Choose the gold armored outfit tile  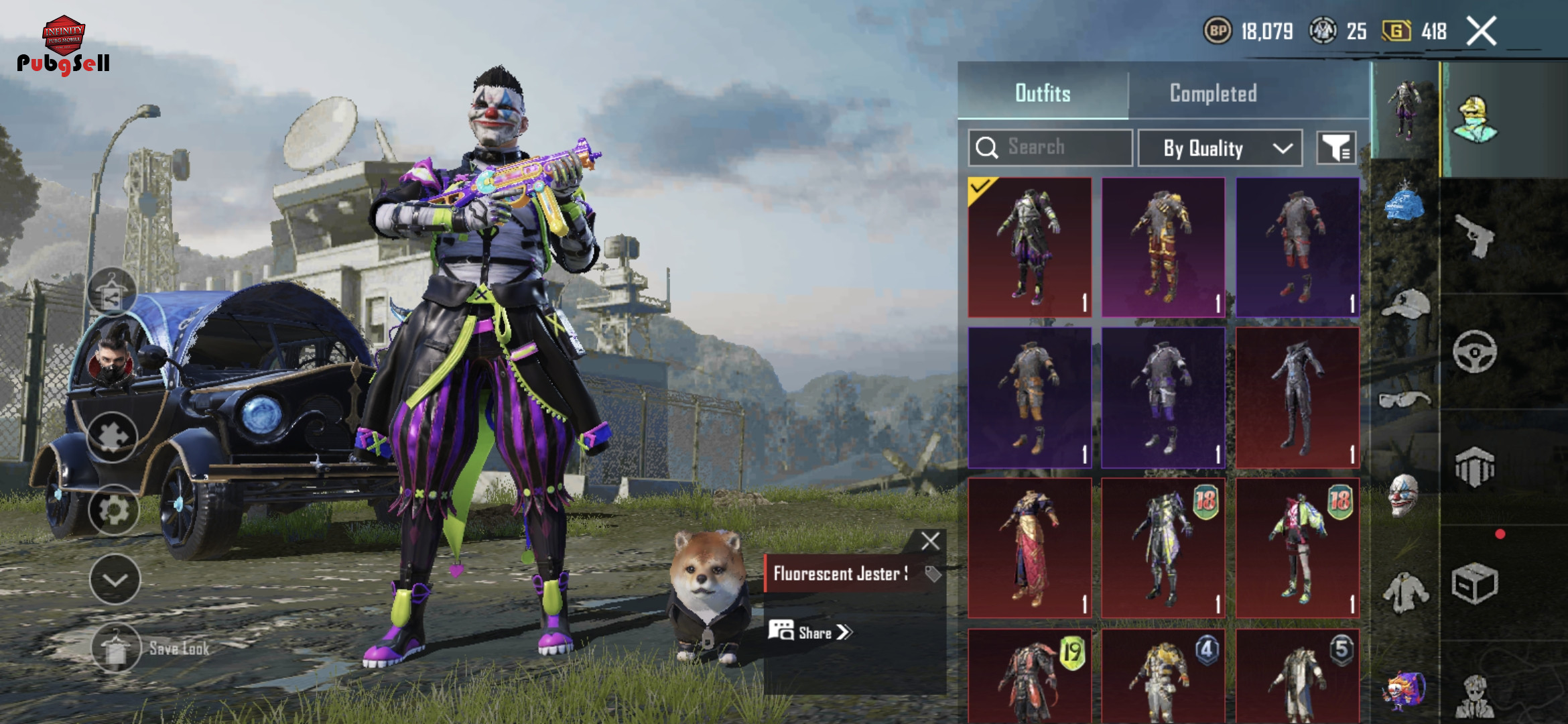click(1163, 247)
